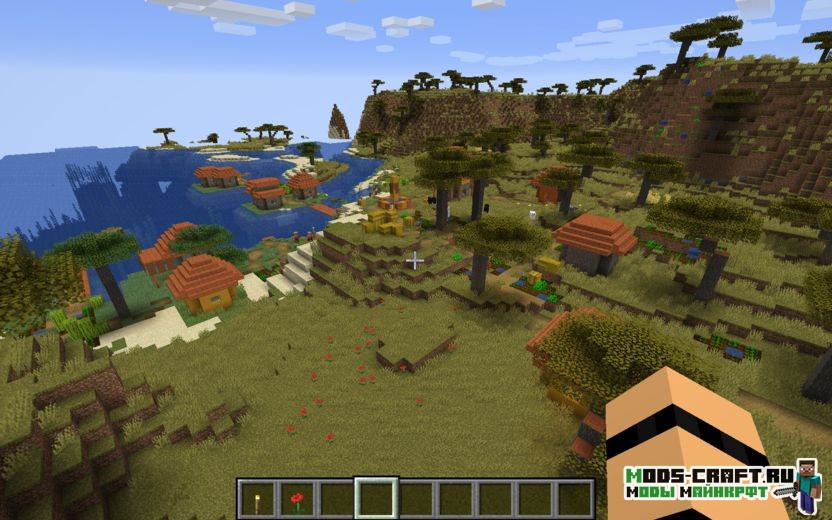Select the red poppy flower hotbar slot
The image size is (832, 520).
click(x=297, y=498)
